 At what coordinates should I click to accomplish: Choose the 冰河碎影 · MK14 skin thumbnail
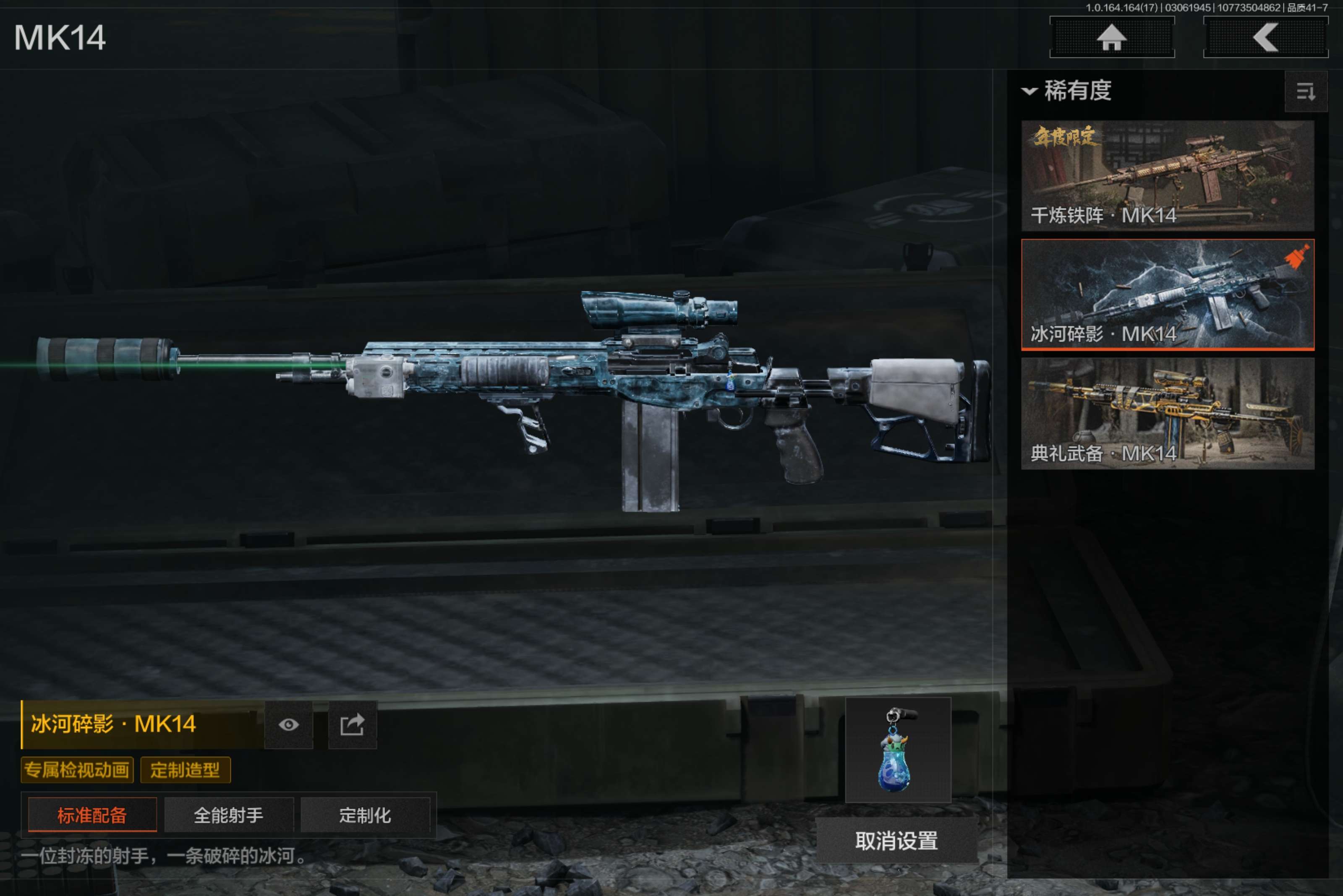(x=1167, y=294)
